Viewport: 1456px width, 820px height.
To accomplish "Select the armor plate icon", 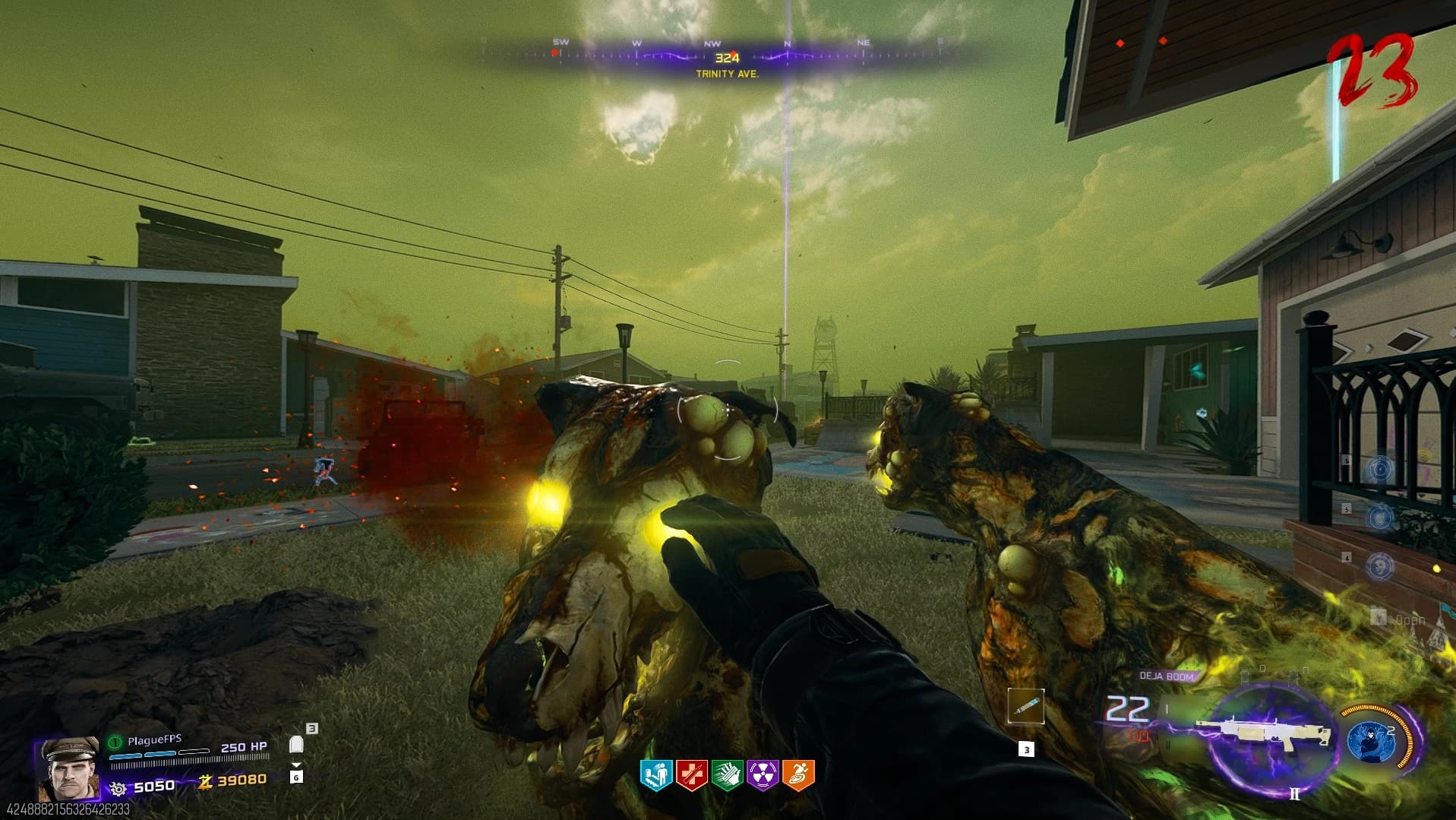I will click(297, 744).
